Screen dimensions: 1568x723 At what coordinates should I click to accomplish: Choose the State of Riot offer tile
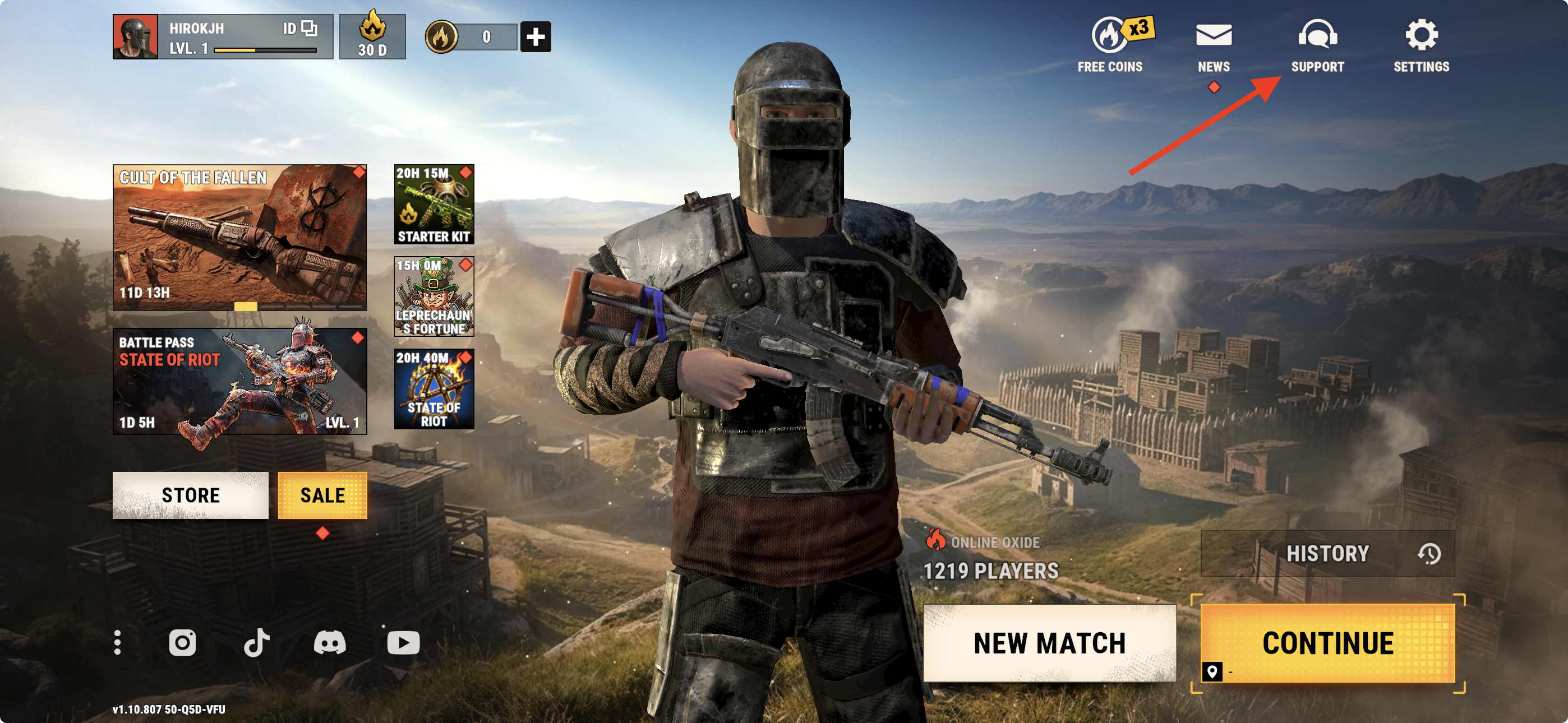coord(434,389)
